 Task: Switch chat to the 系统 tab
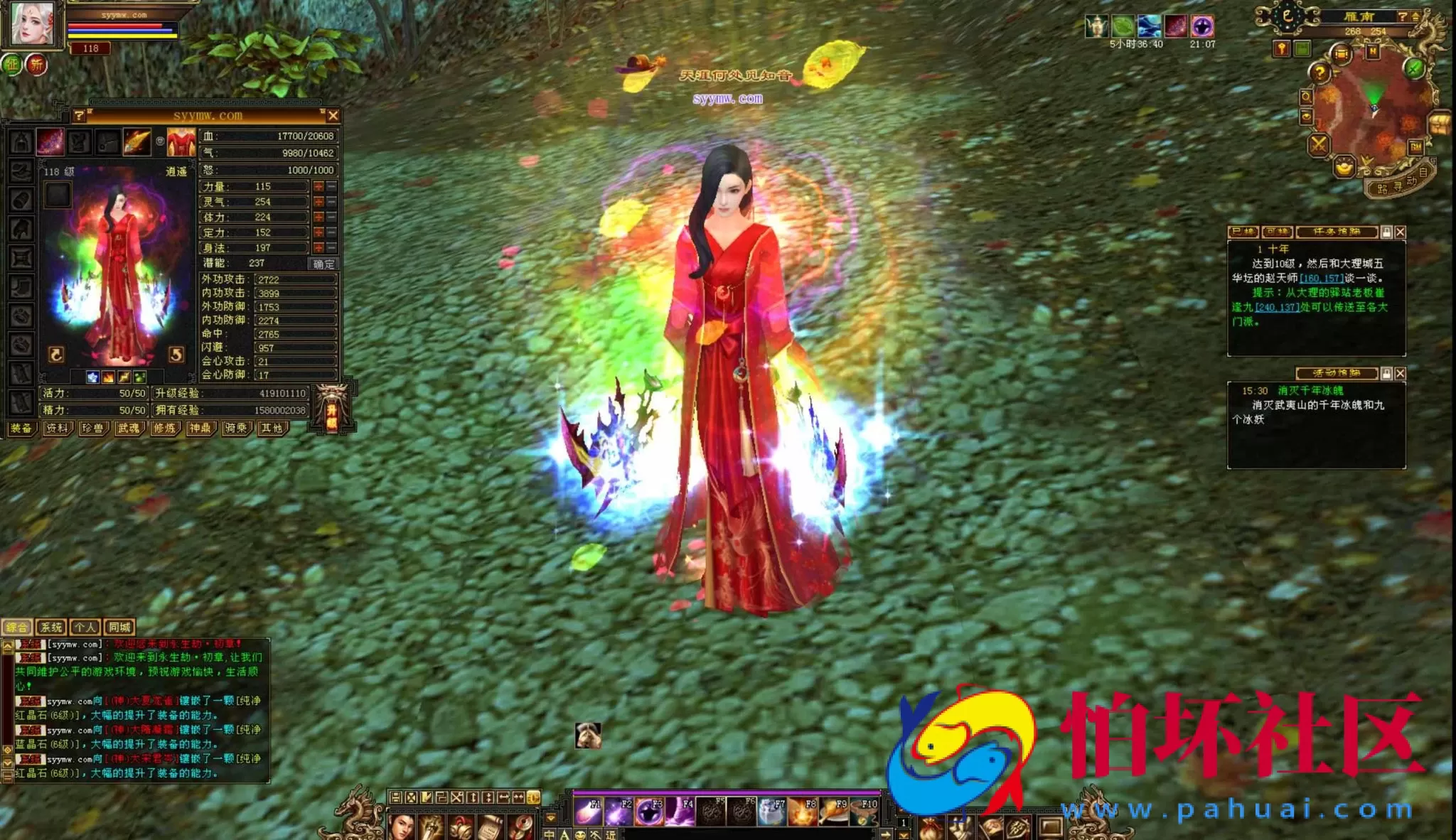(51, 627)
